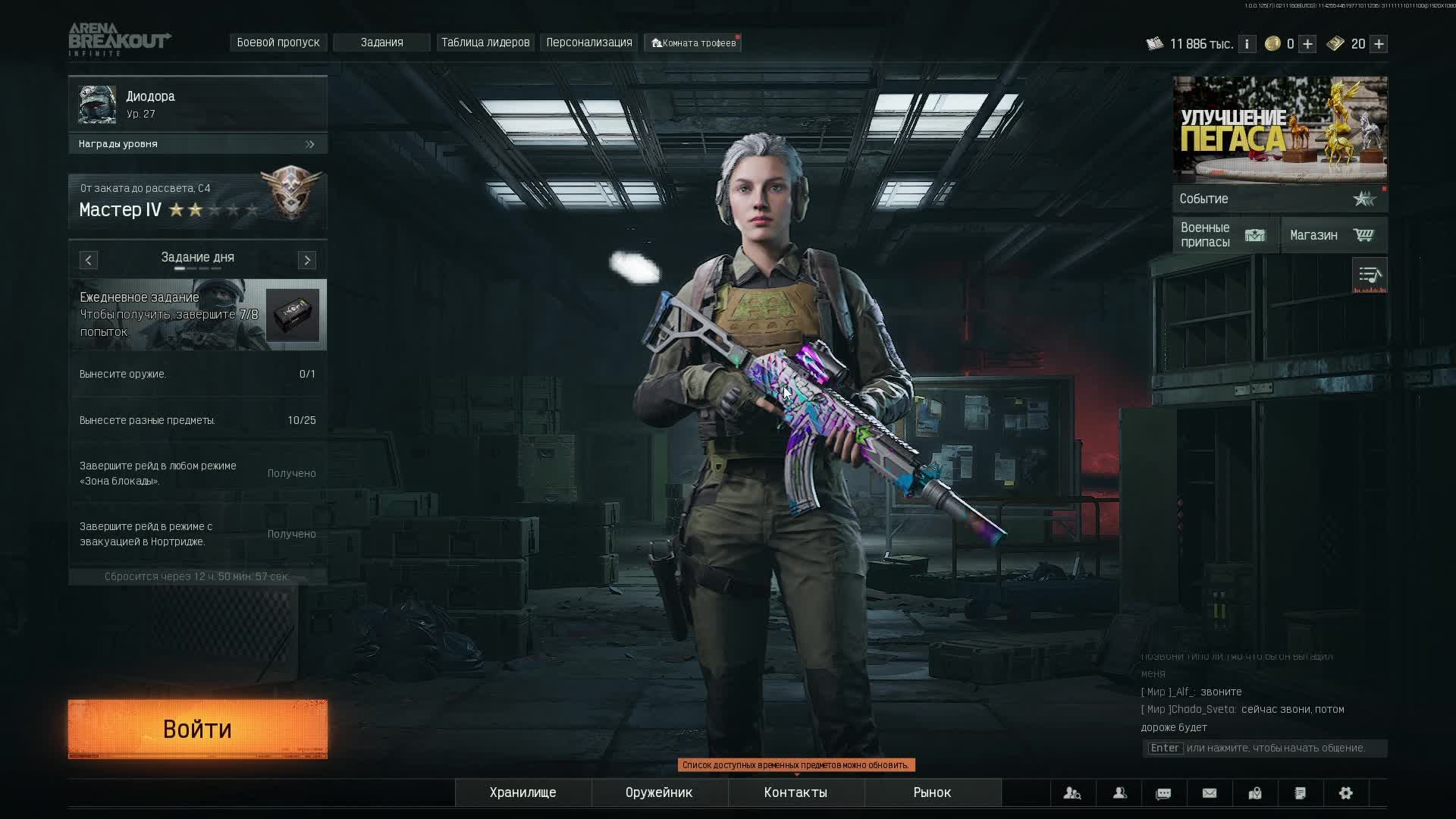Open the Хранилище tab
1456x819 pixels.
pos(522,792)
